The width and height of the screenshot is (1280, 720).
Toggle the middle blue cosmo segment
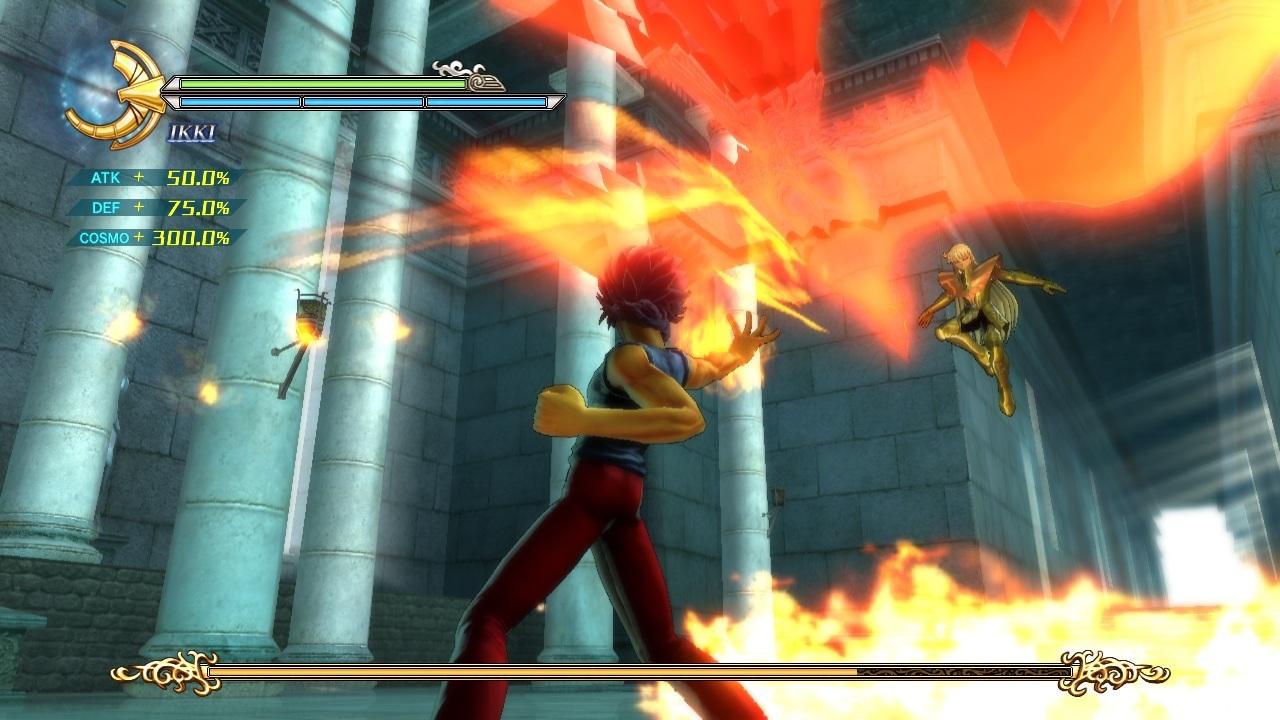[x=363, y=100]
